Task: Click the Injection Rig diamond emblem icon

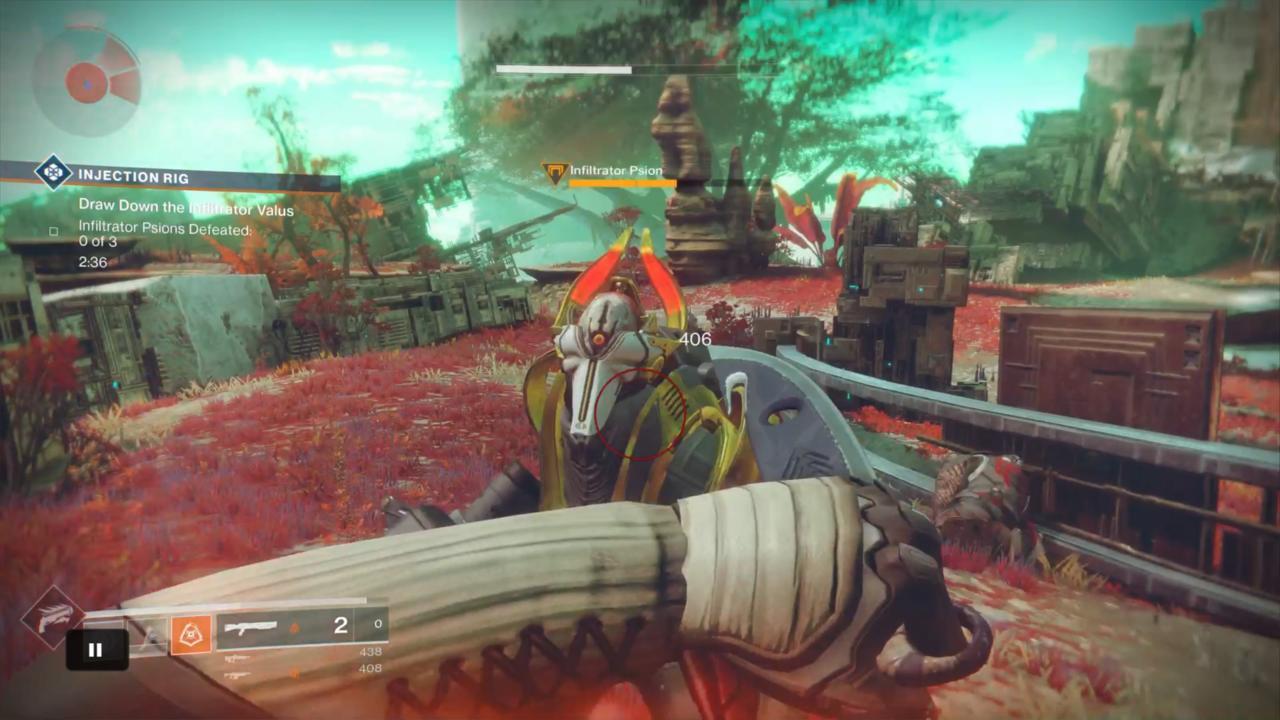Action: coord(52,172)
